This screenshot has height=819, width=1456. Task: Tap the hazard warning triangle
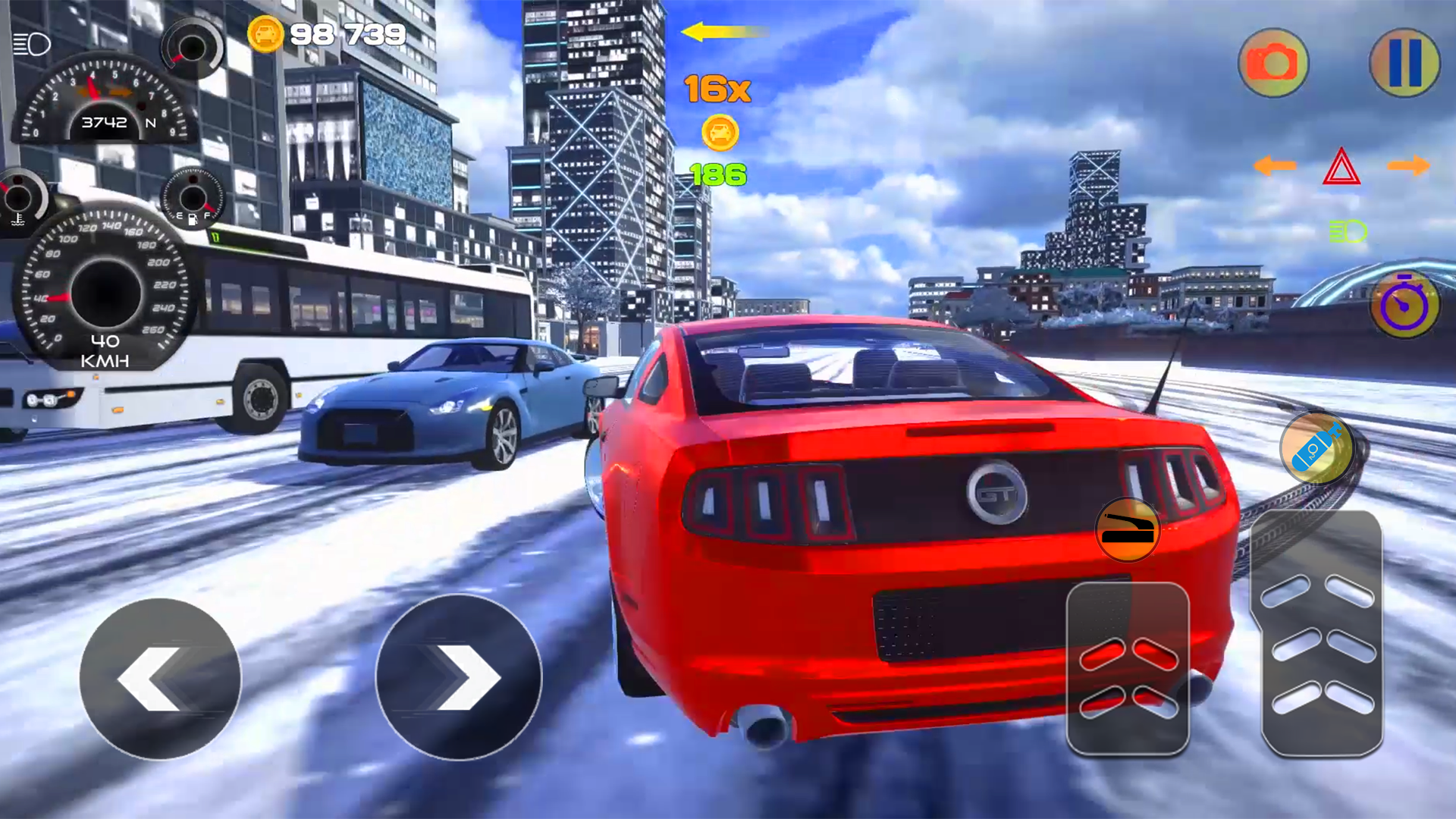(x=1342, y=165)
